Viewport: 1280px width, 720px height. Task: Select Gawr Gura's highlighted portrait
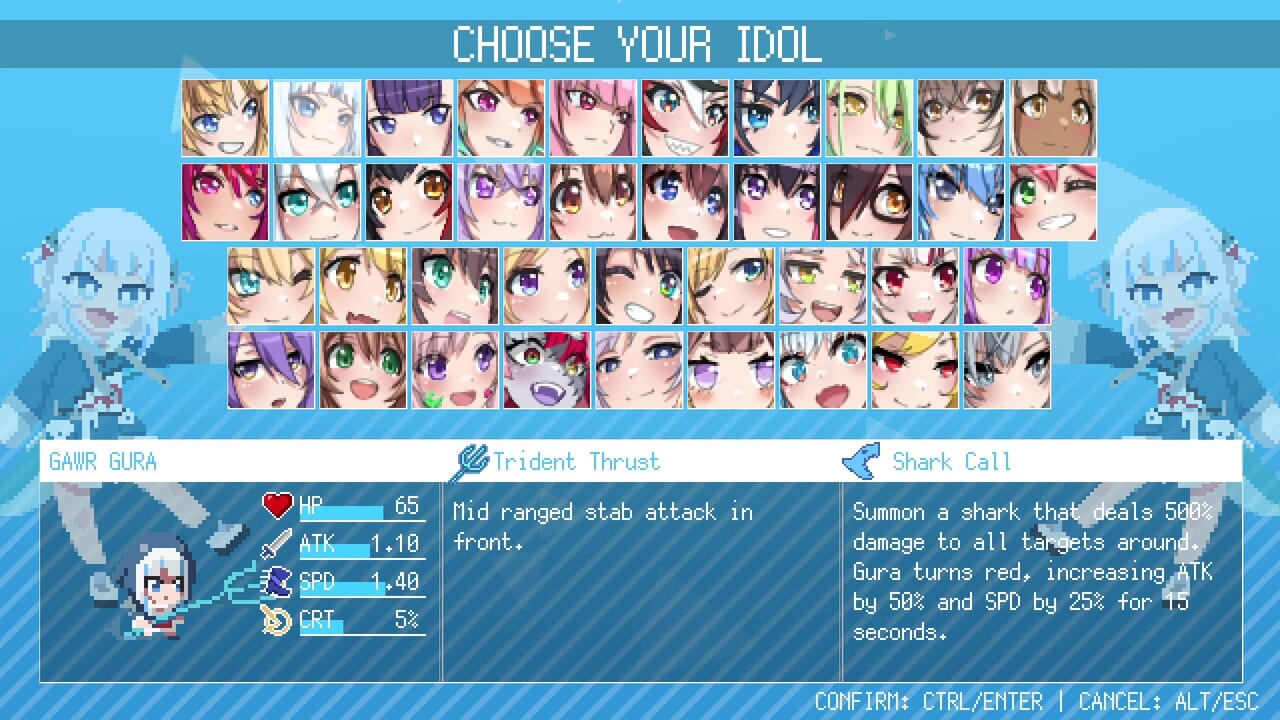(x=317, y=116)
